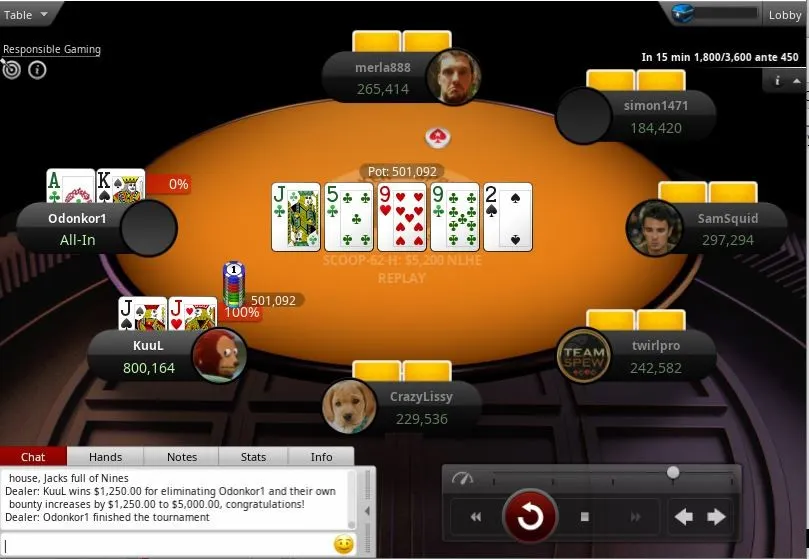Image resolution: width=809 pixels, height=559 pixels.
Task: Click the replay speed slider handle
Action: pos(673,472)
